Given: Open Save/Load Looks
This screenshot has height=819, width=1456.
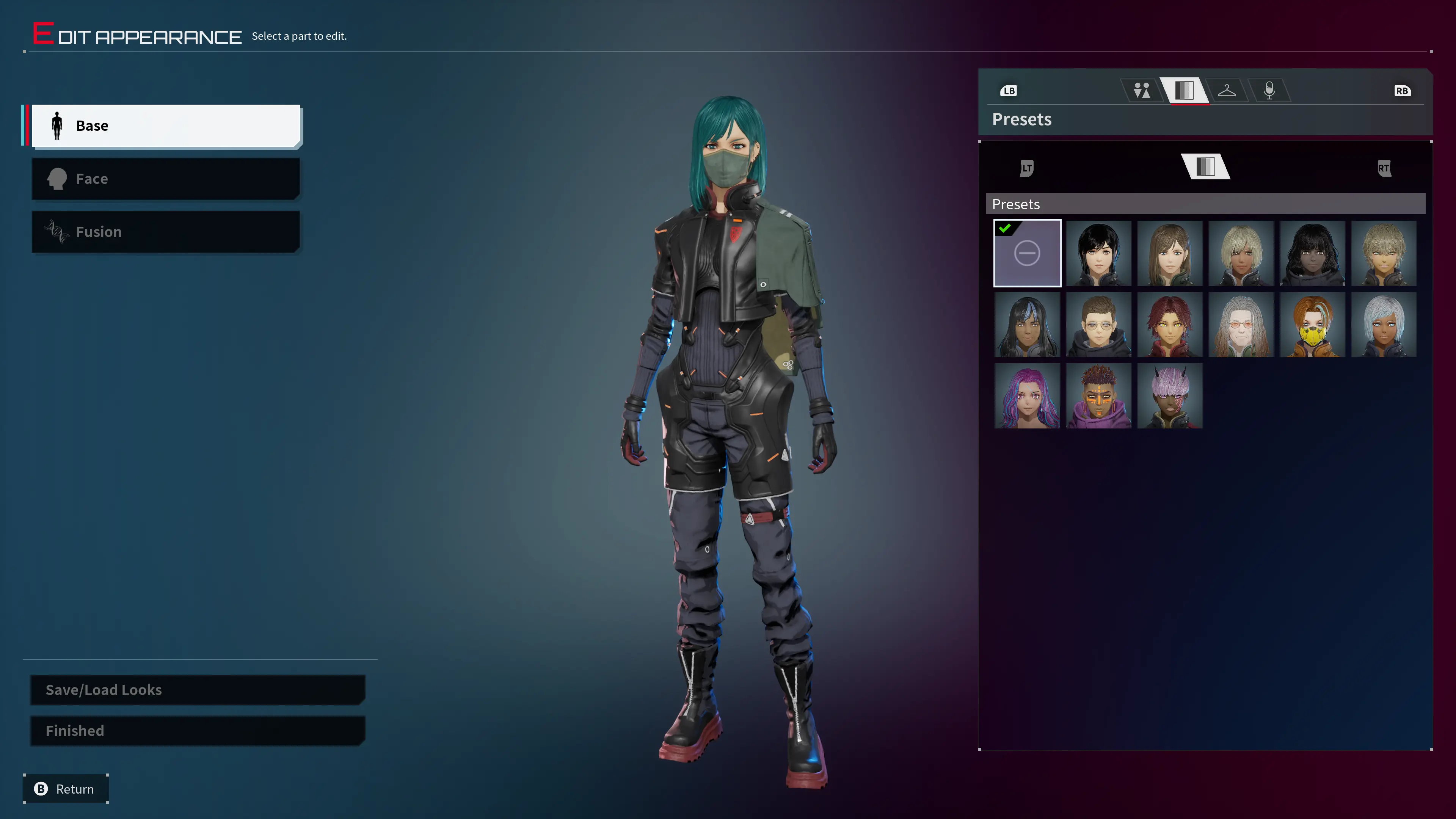Looking at the screenshot, I should [197, 690].
